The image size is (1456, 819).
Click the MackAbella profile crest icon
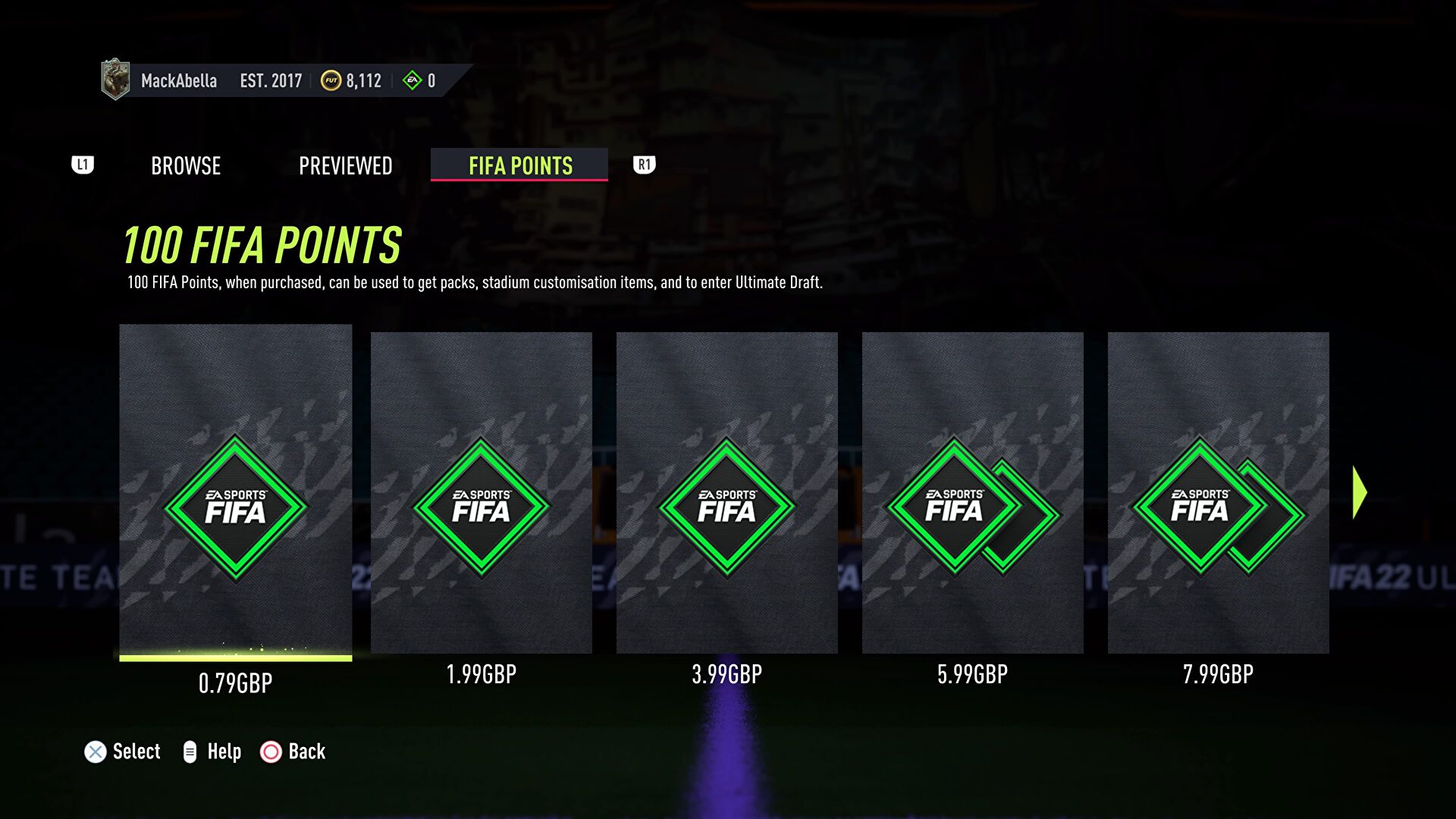(x=115, y=79)
